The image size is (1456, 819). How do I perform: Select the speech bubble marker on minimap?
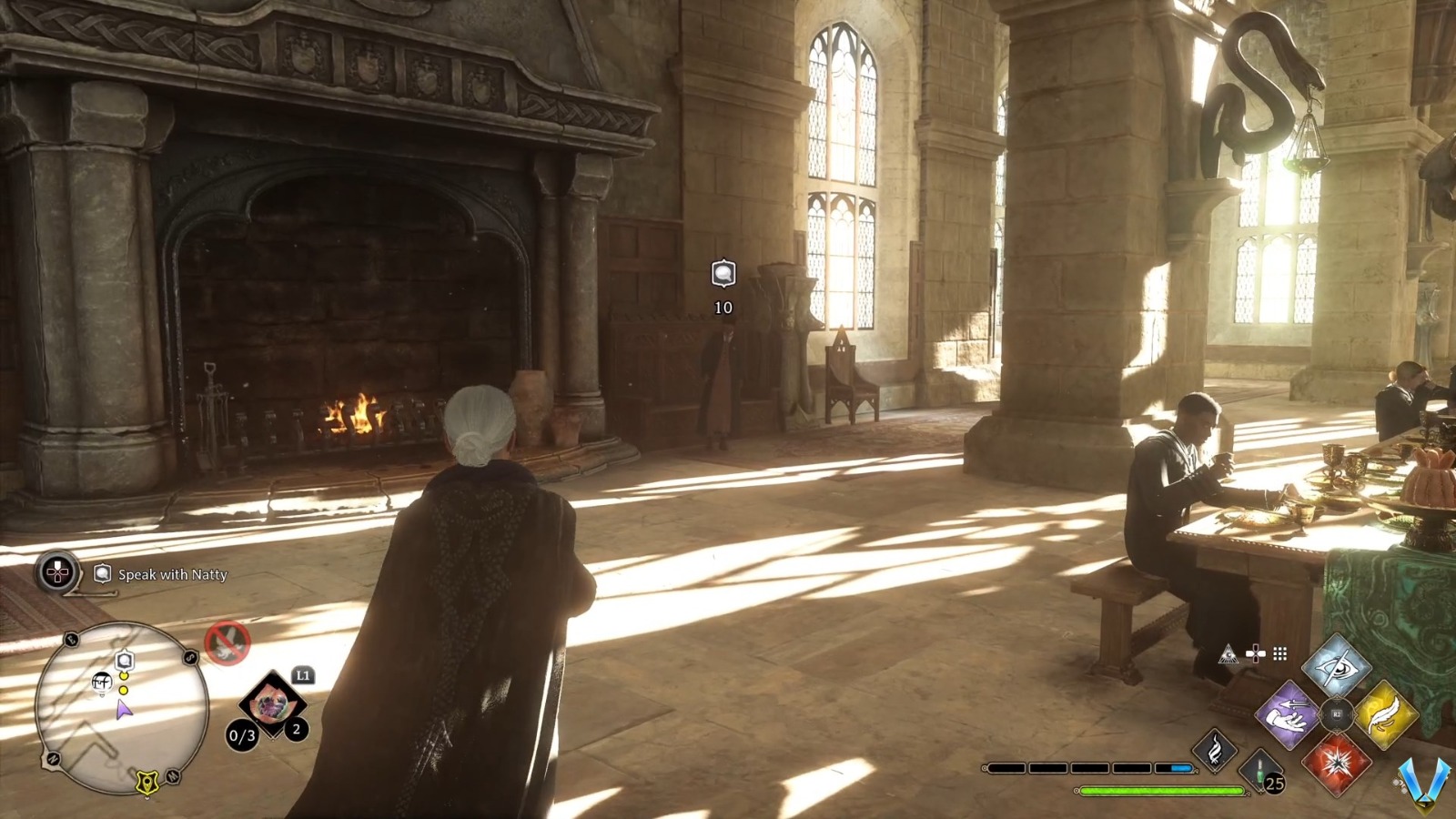tap(125, 661)
